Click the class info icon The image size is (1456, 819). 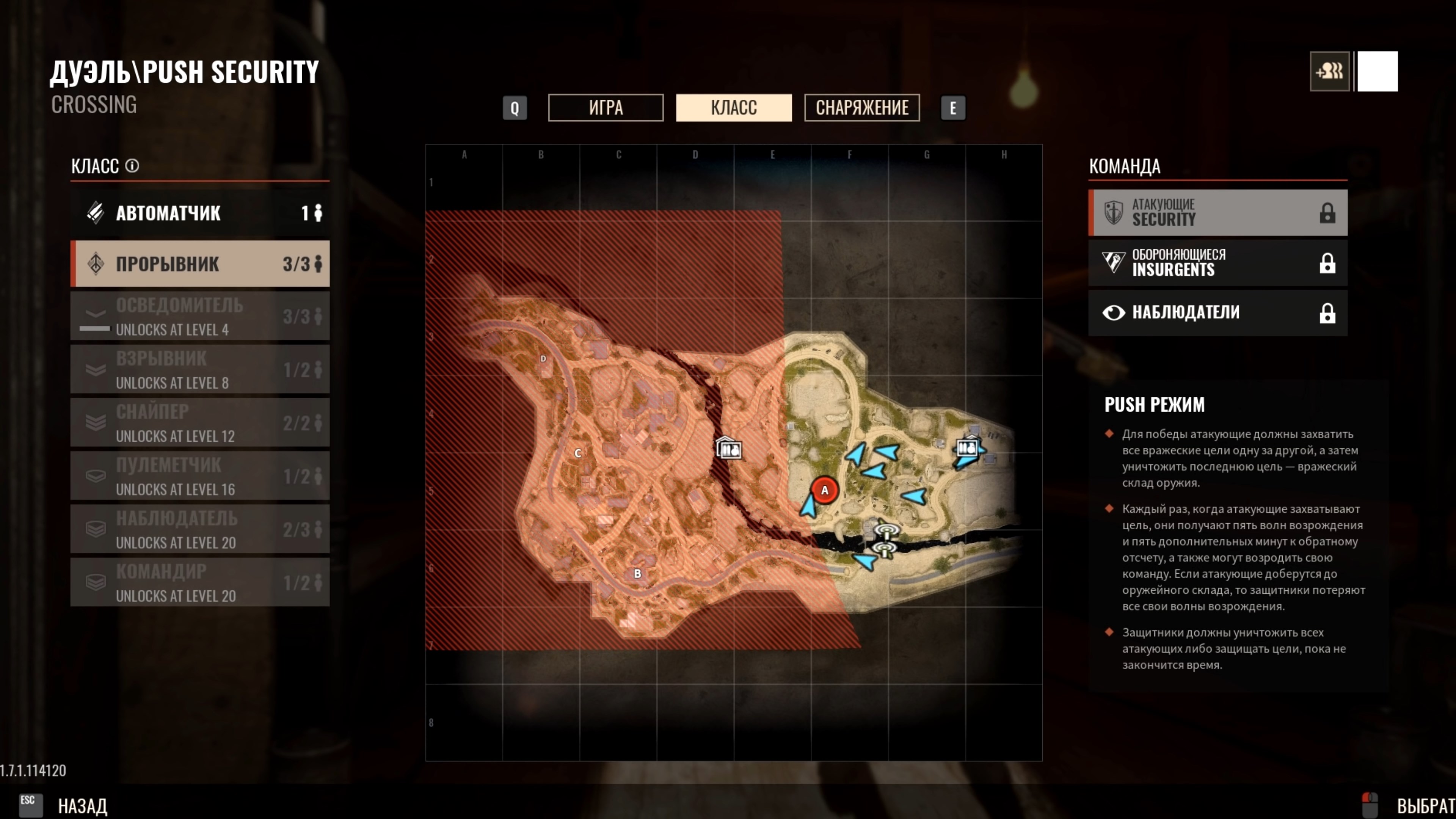132,166
